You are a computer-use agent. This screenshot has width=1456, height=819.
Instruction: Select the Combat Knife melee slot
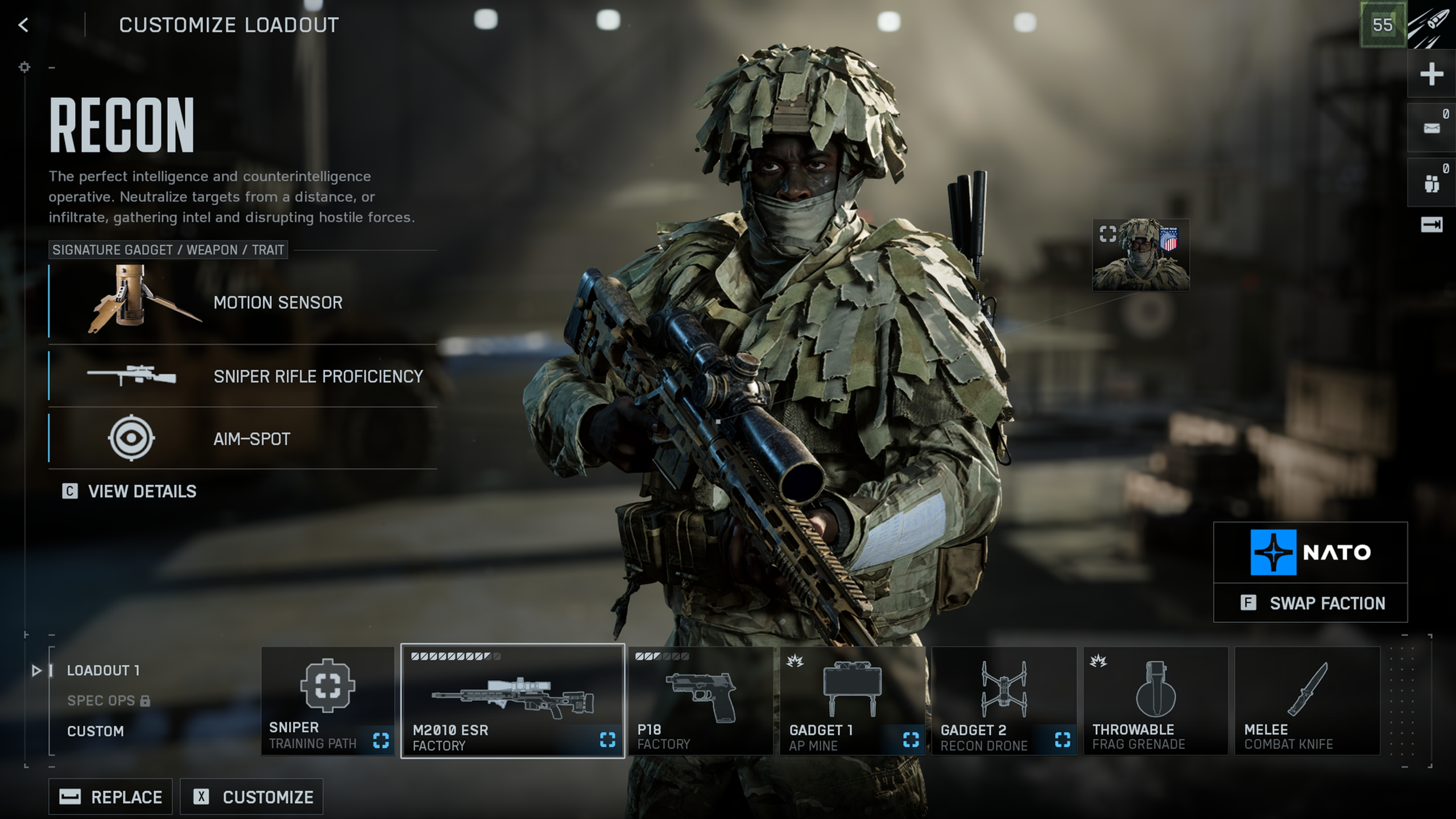tap(1305, 702)
